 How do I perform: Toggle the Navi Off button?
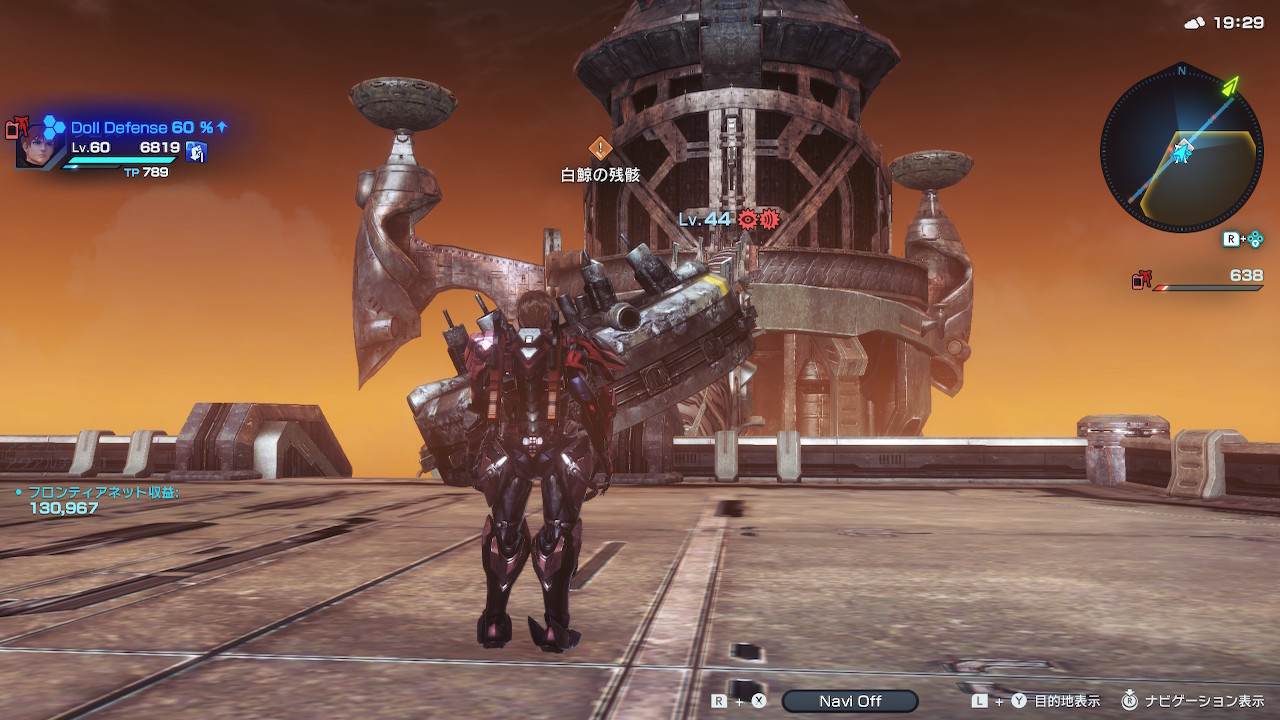(850, 701)
